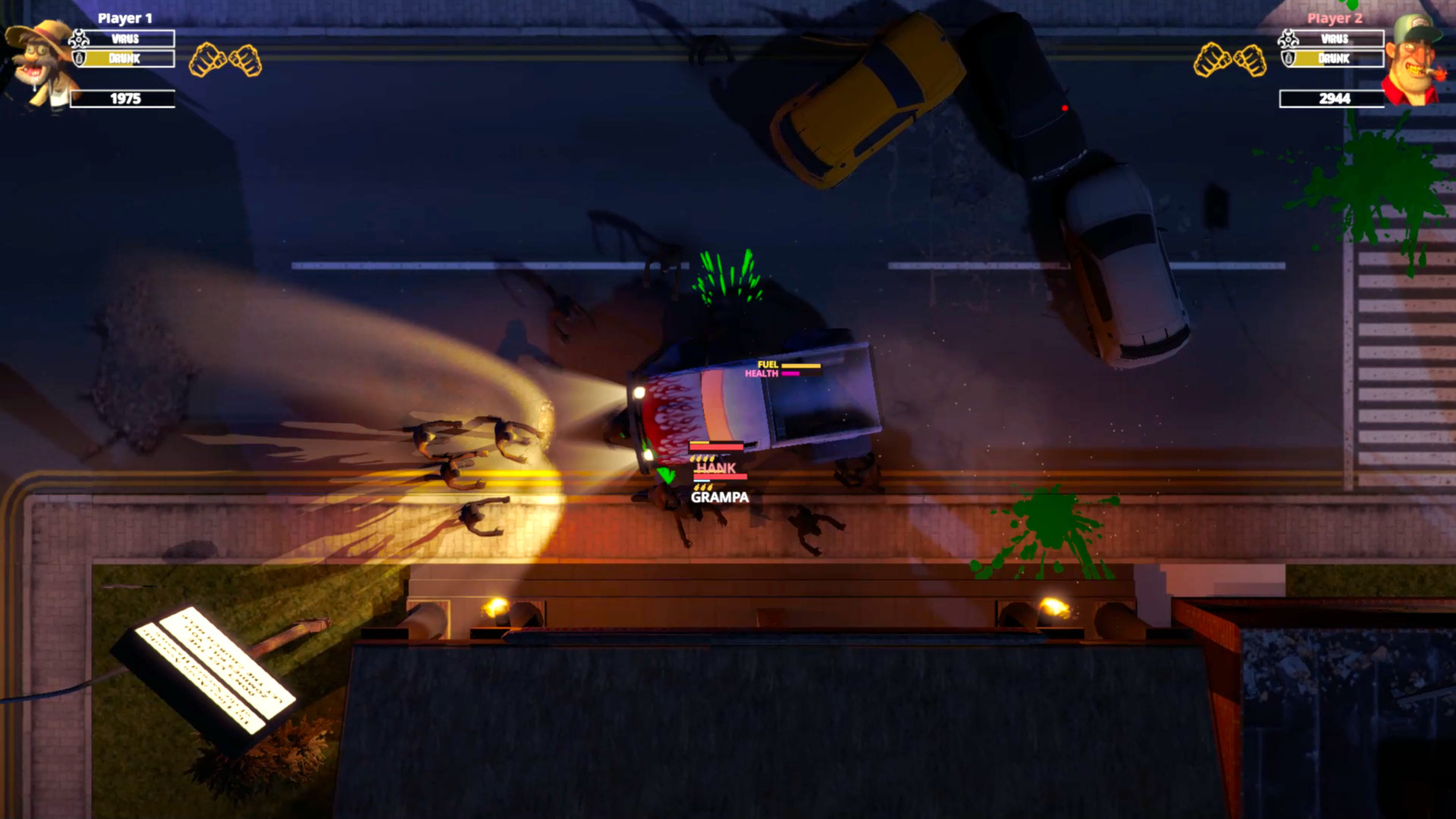Click the Player 1 header label
This screenshot has width=1456, height=819.
[125, 17]
